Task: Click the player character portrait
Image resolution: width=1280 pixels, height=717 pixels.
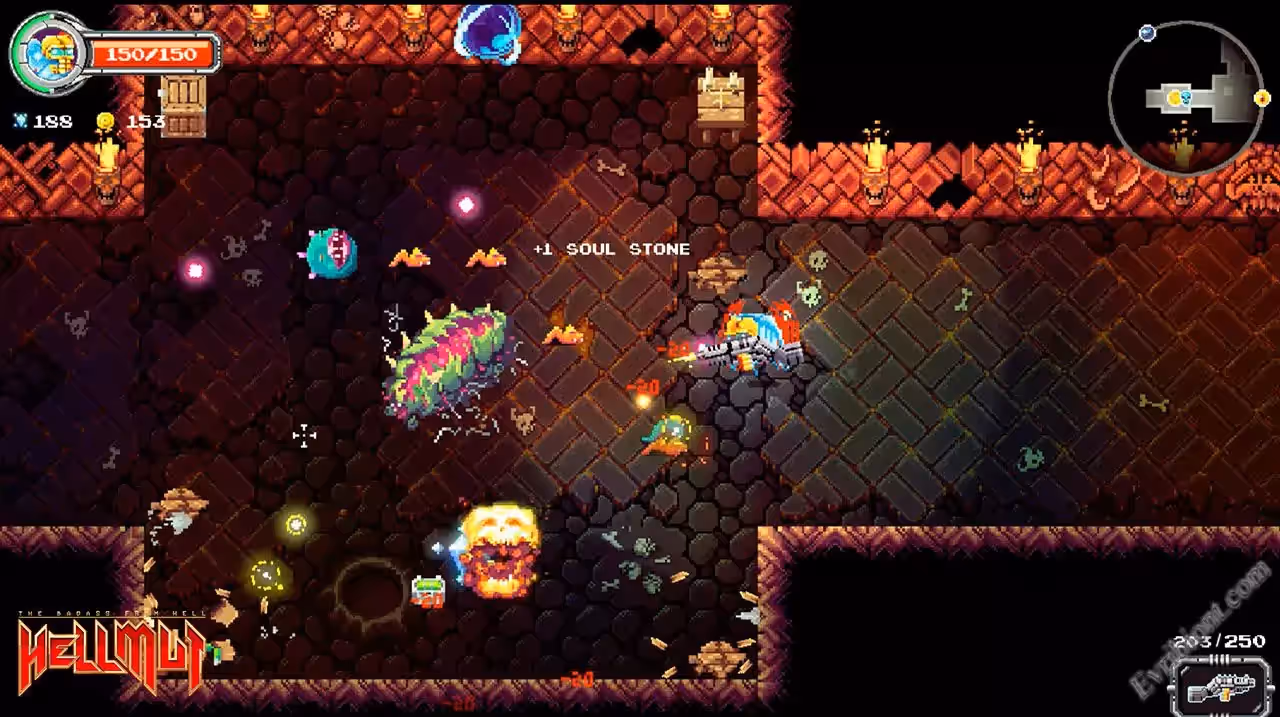Action: [47, 52]
